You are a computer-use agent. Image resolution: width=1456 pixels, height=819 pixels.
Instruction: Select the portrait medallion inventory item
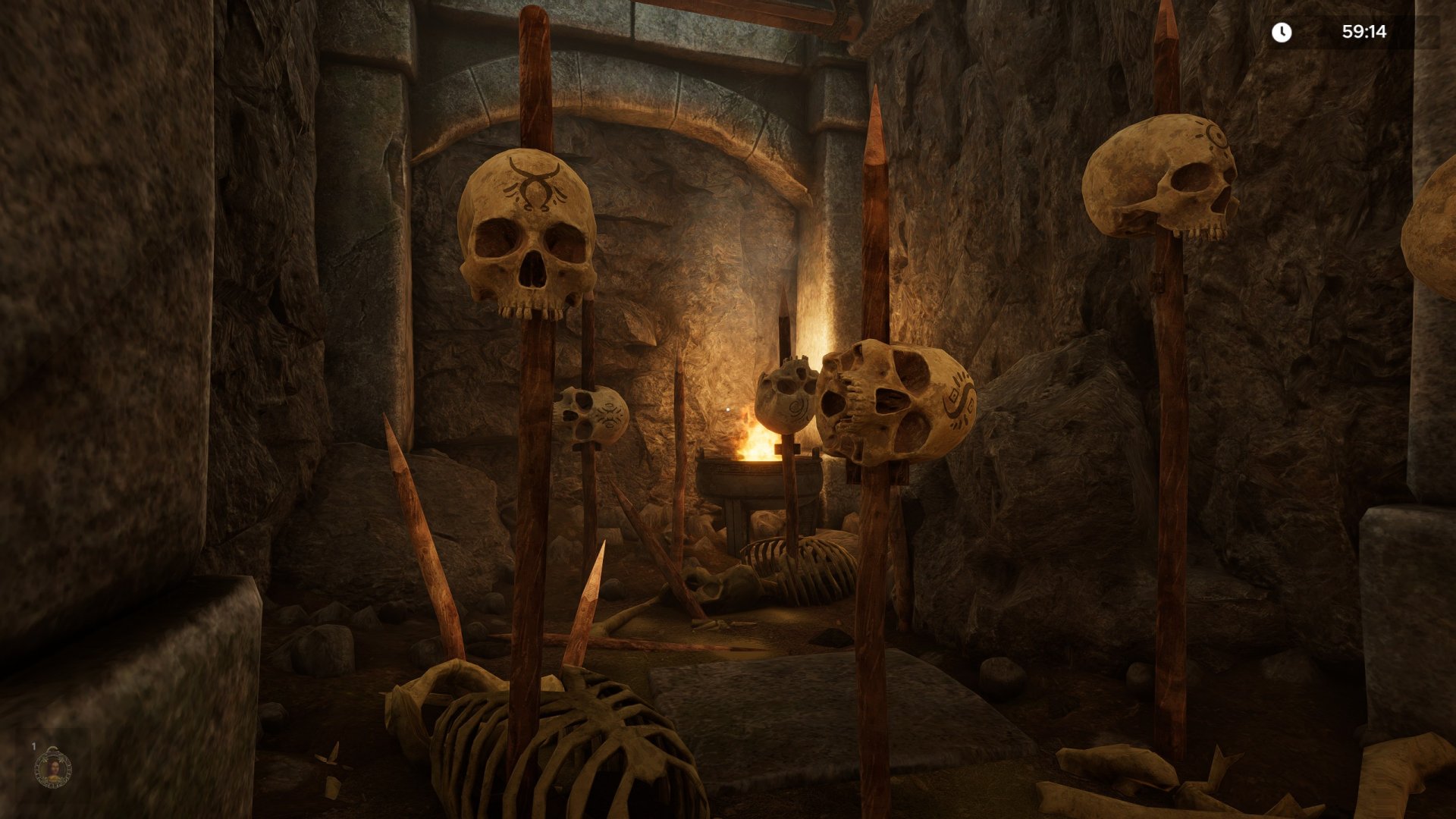pos(53,770)
